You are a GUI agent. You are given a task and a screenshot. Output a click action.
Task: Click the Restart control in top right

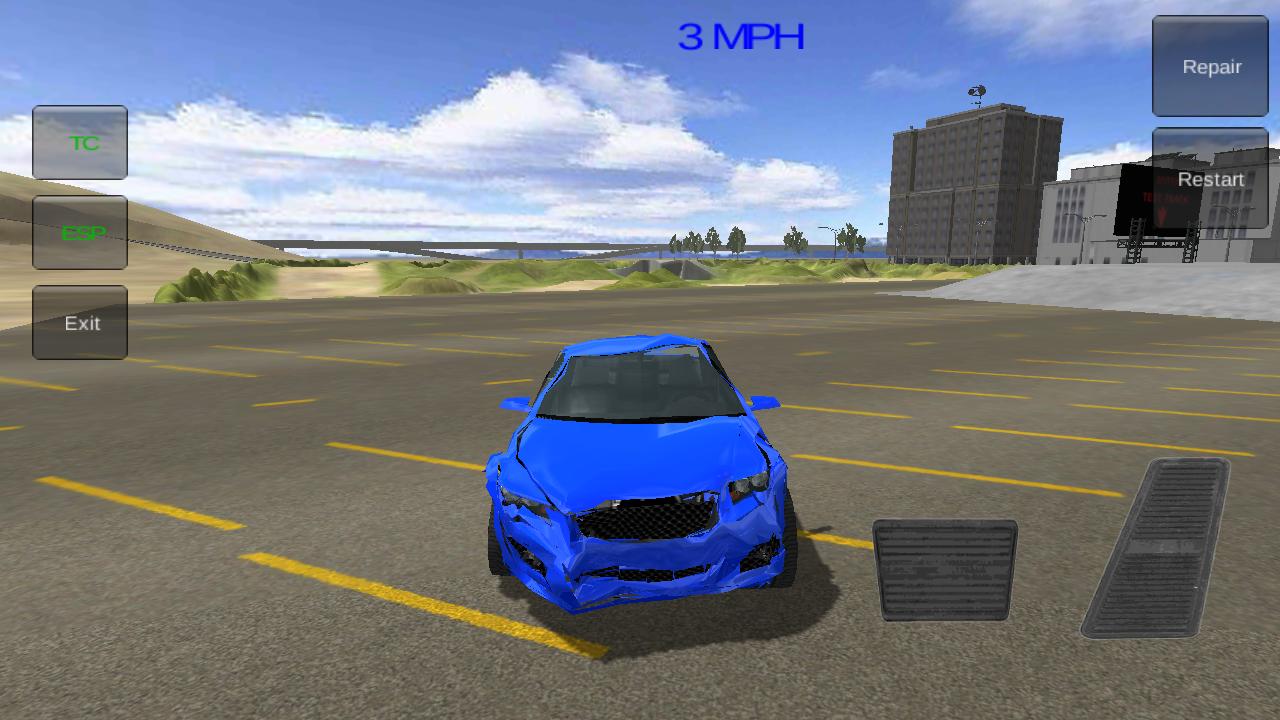[x=1209, y=179]
